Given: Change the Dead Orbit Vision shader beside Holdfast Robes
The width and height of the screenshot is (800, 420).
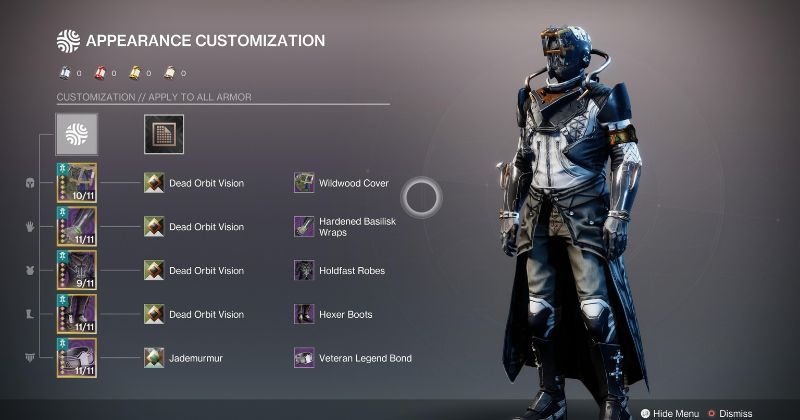Looking at the screenshot, I should (x=154, y=270).
